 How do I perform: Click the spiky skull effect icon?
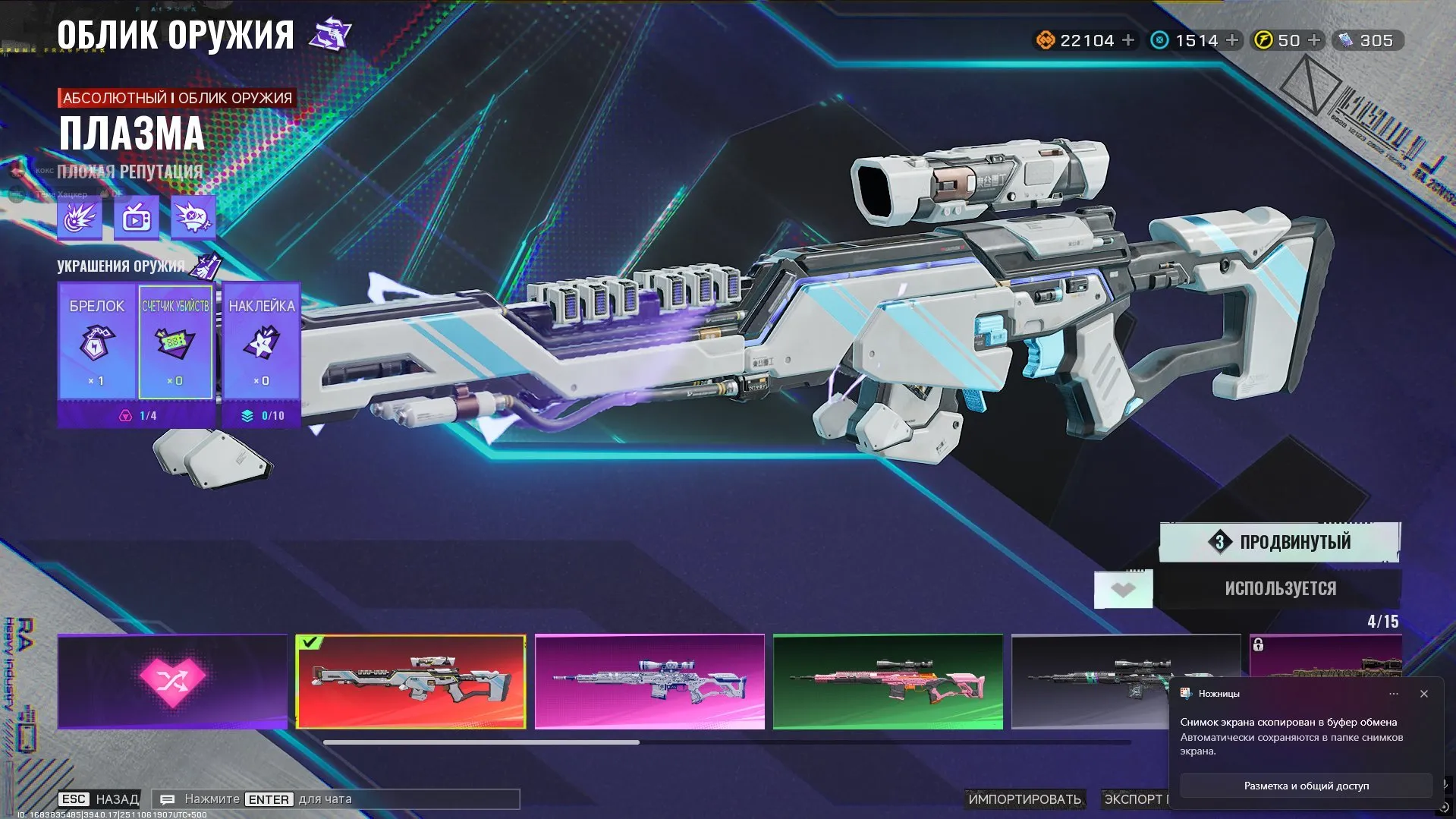click(x=193, y=217)
